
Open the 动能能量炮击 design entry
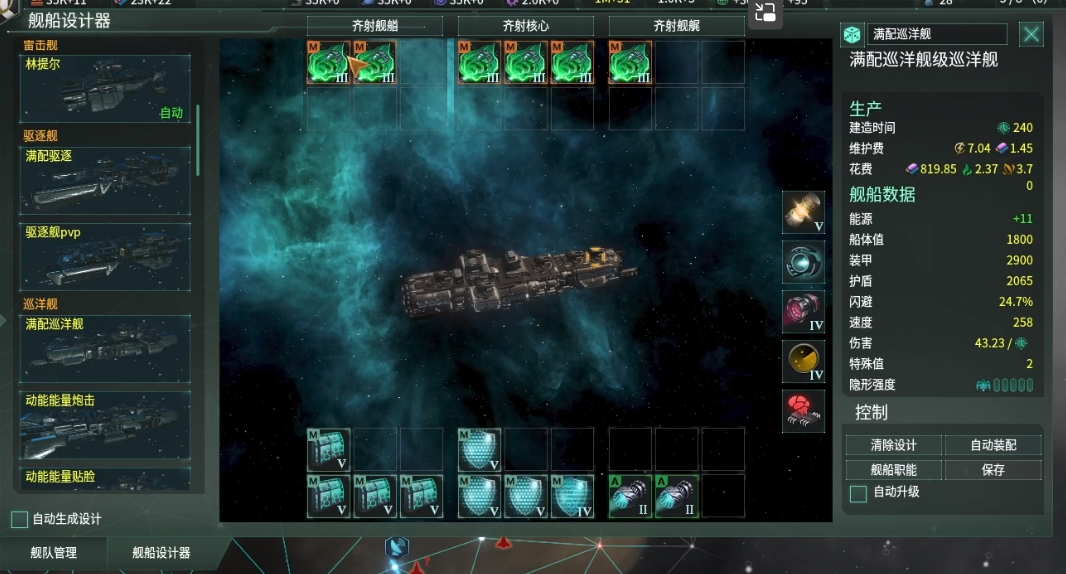pyautogui.click(x=105, y=424)
